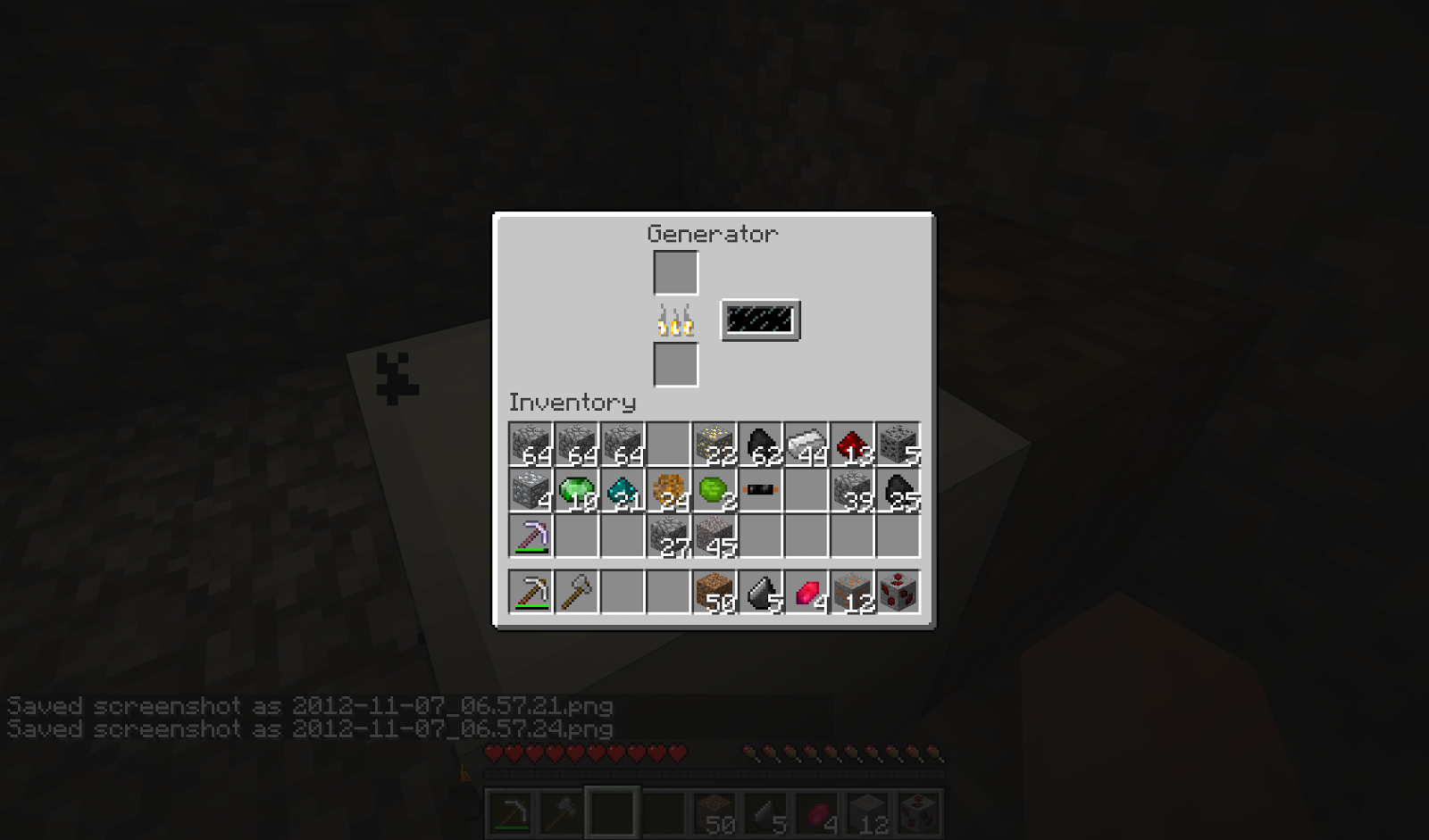This screenshot has width=1429, height=840.
Task: Select the stack of 44 iron ingots
Action: 806,442
